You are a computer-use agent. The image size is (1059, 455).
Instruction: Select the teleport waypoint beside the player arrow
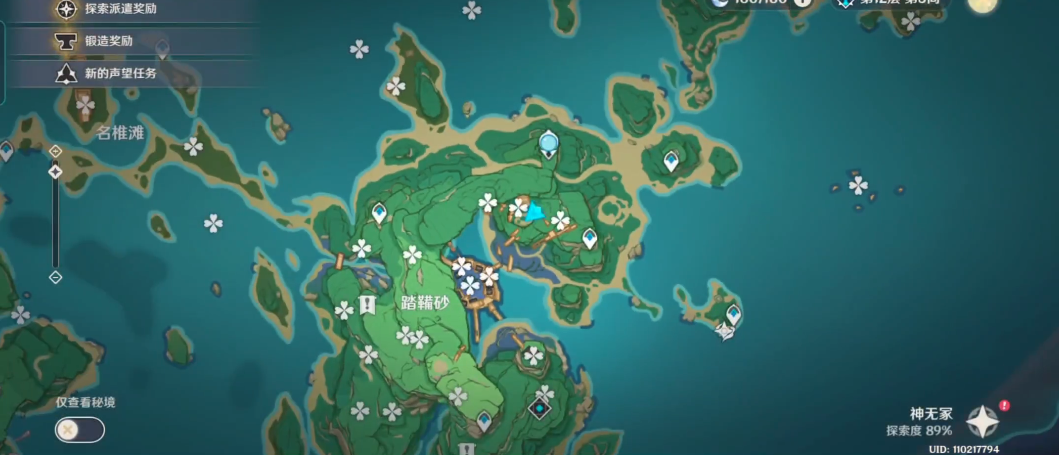point(590,238)
